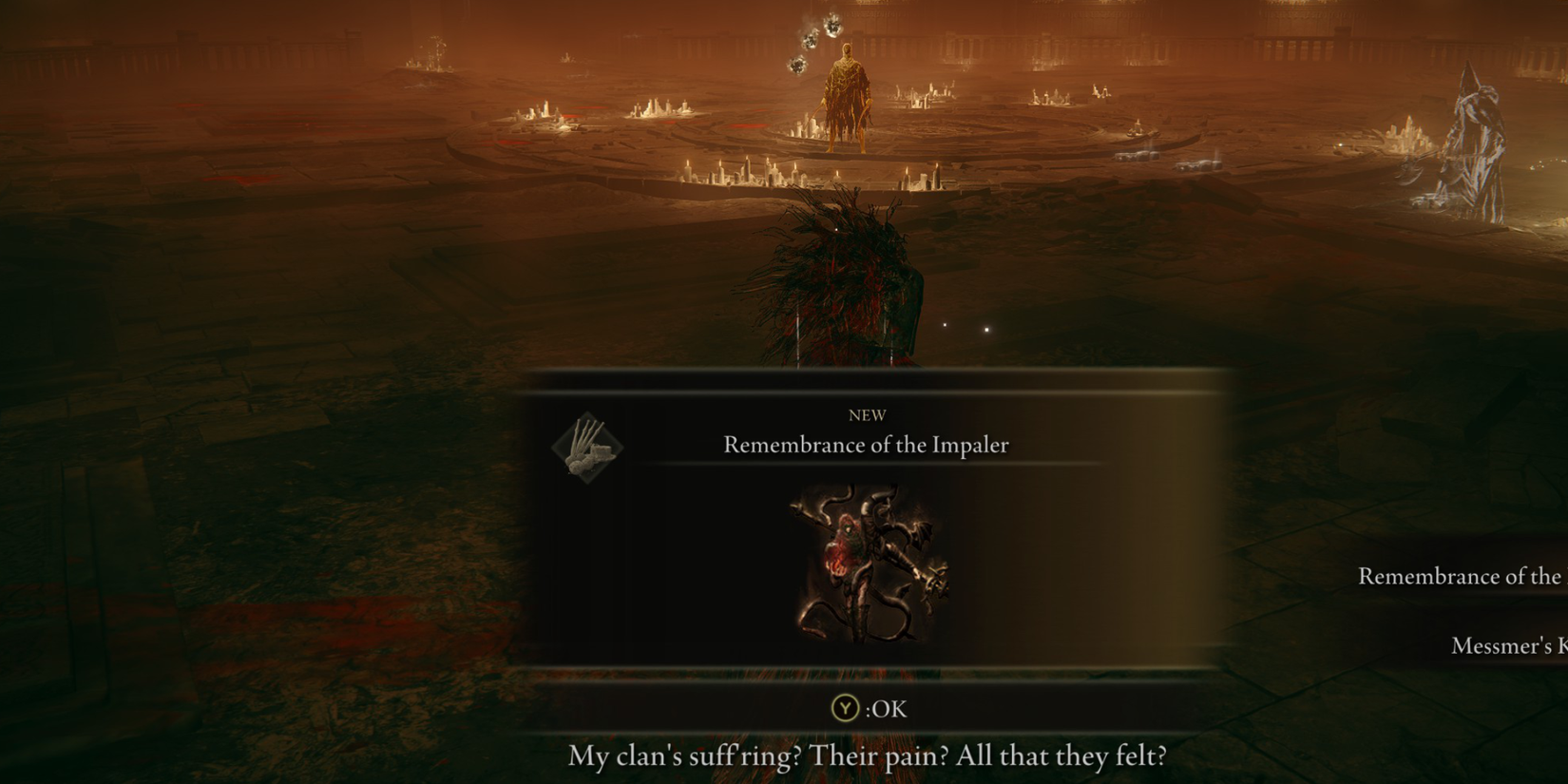Expand the Remembrance of the notification entry
The width and height of the screenshot is (1568, 784).
click(1461, 576)
